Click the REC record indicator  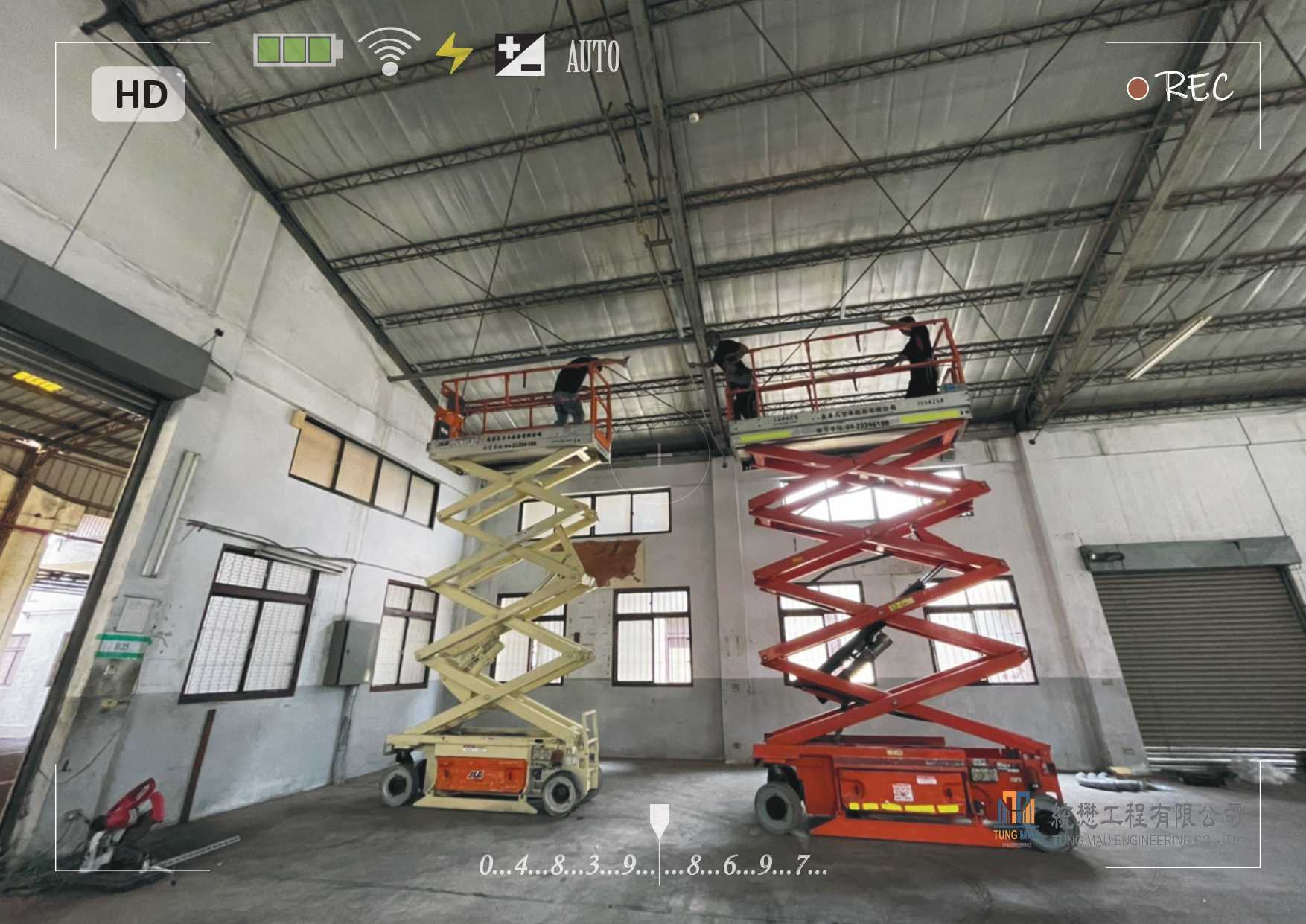click(x=1179, y=88)
